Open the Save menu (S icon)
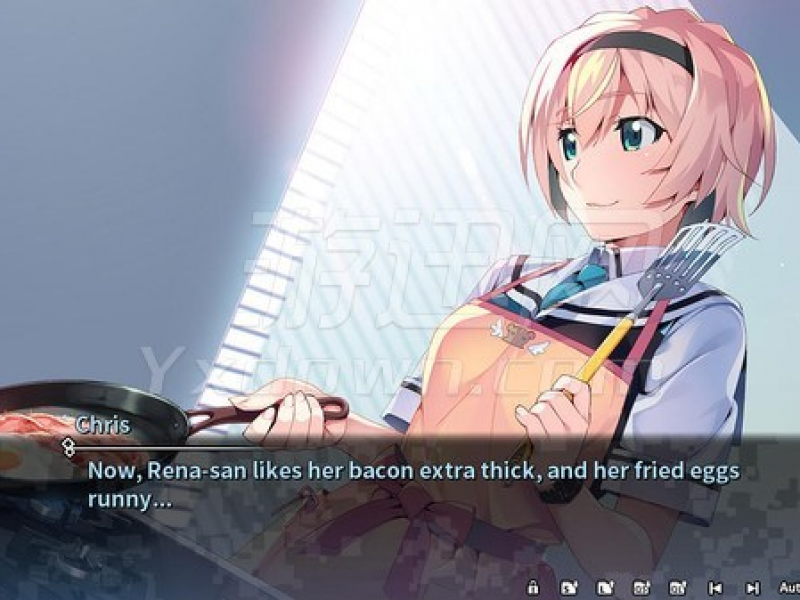Screen dimensions: 800x600 coord(568,587)
